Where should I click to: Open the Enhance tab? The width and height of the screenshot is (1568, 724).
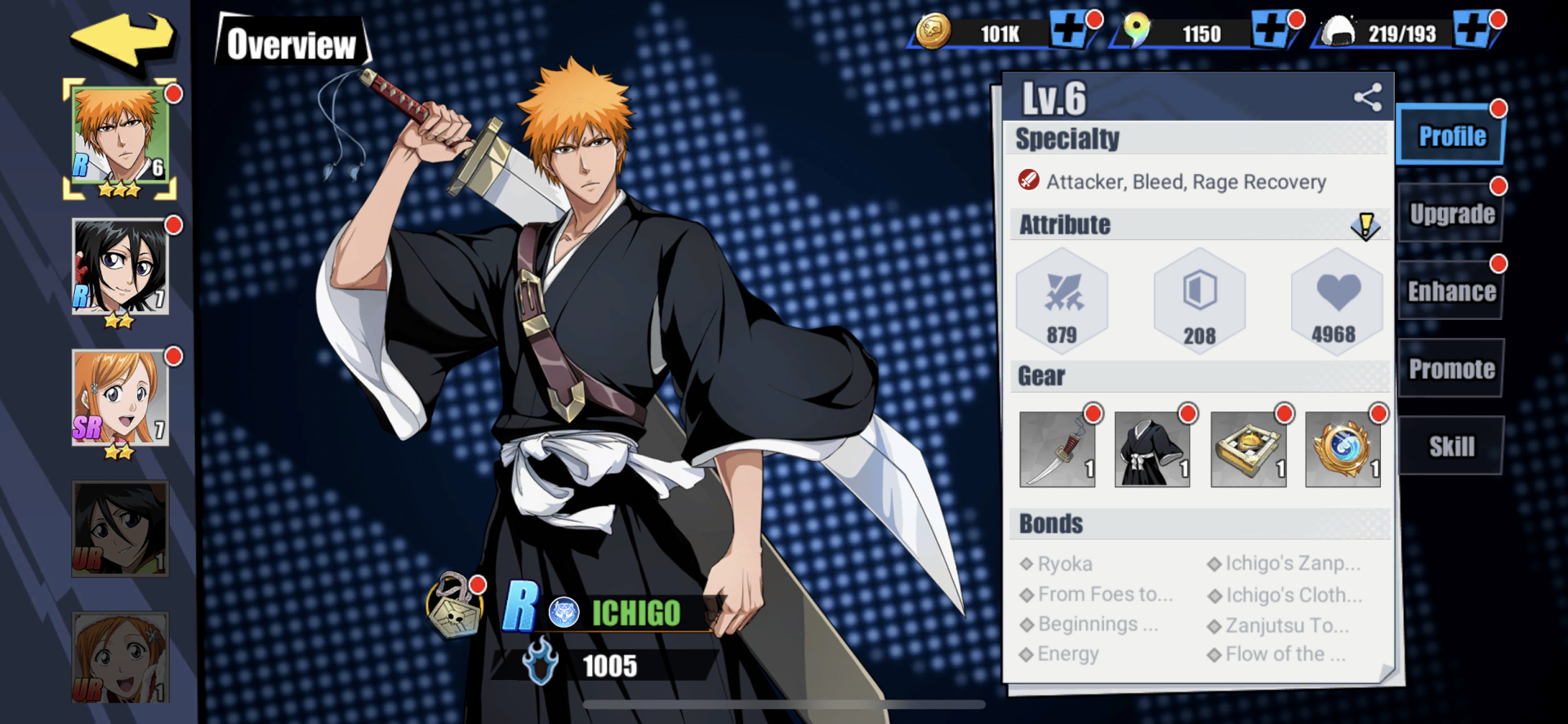[x=1451, y=291]
